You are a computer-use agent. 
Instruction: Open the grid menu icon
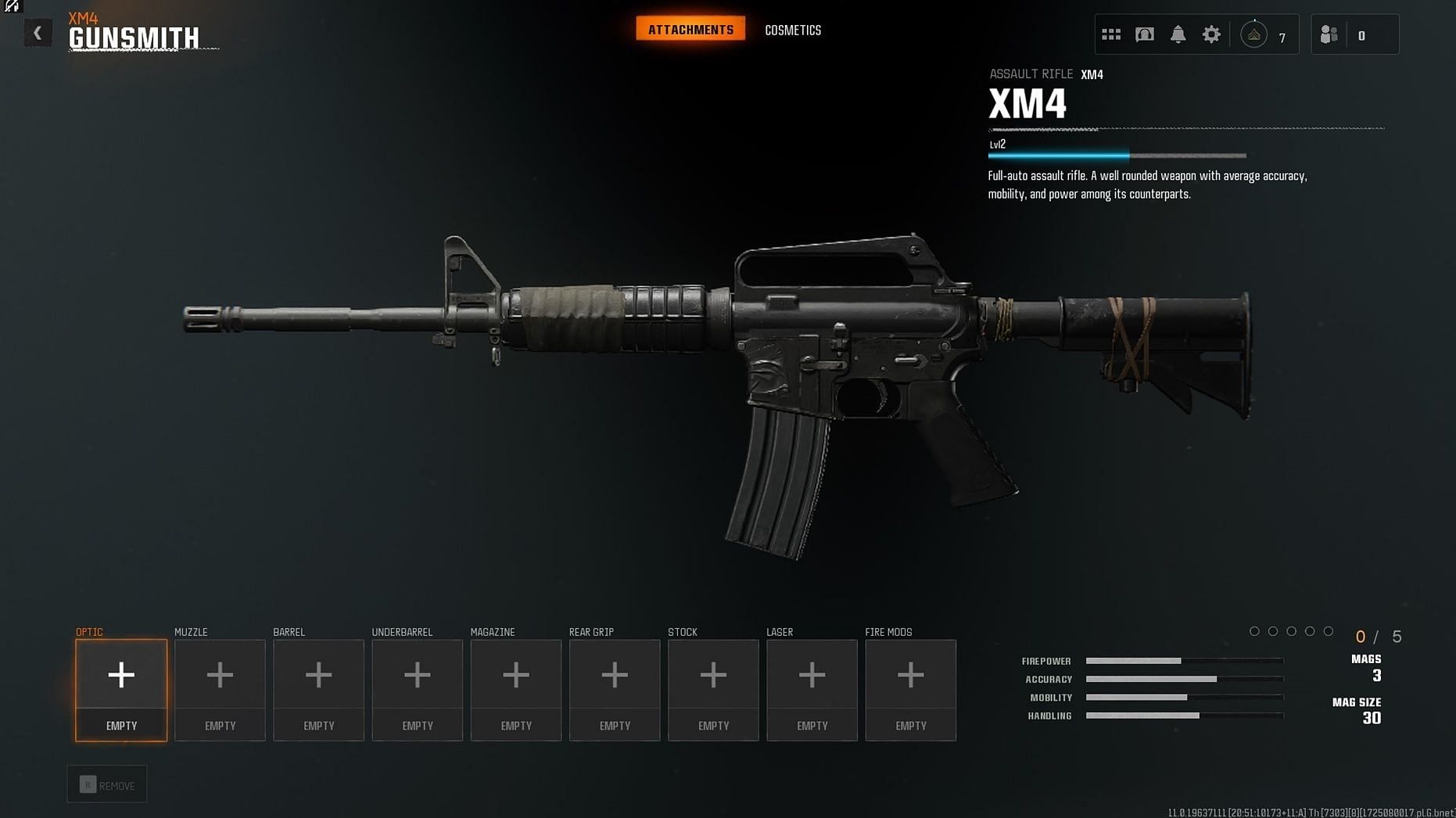(x=1110, y=34)
